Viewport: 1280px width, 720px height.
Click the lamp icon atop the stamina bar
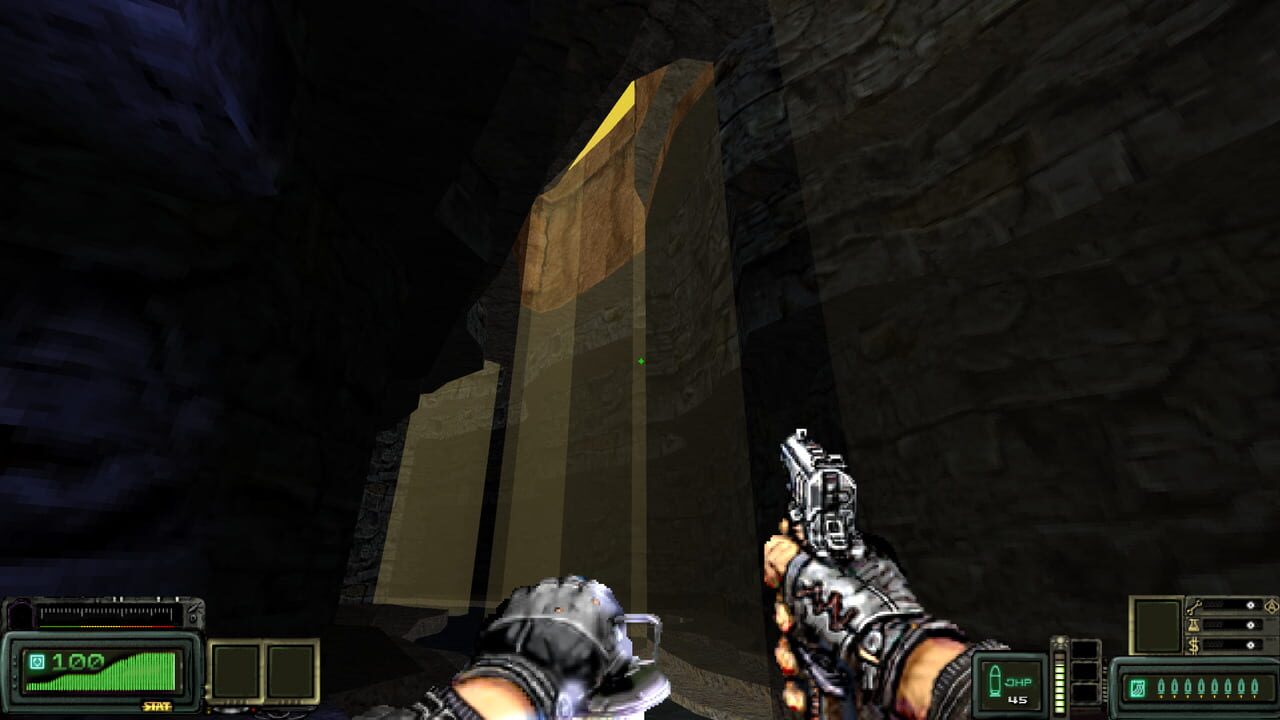click(x=1060, y=641)
